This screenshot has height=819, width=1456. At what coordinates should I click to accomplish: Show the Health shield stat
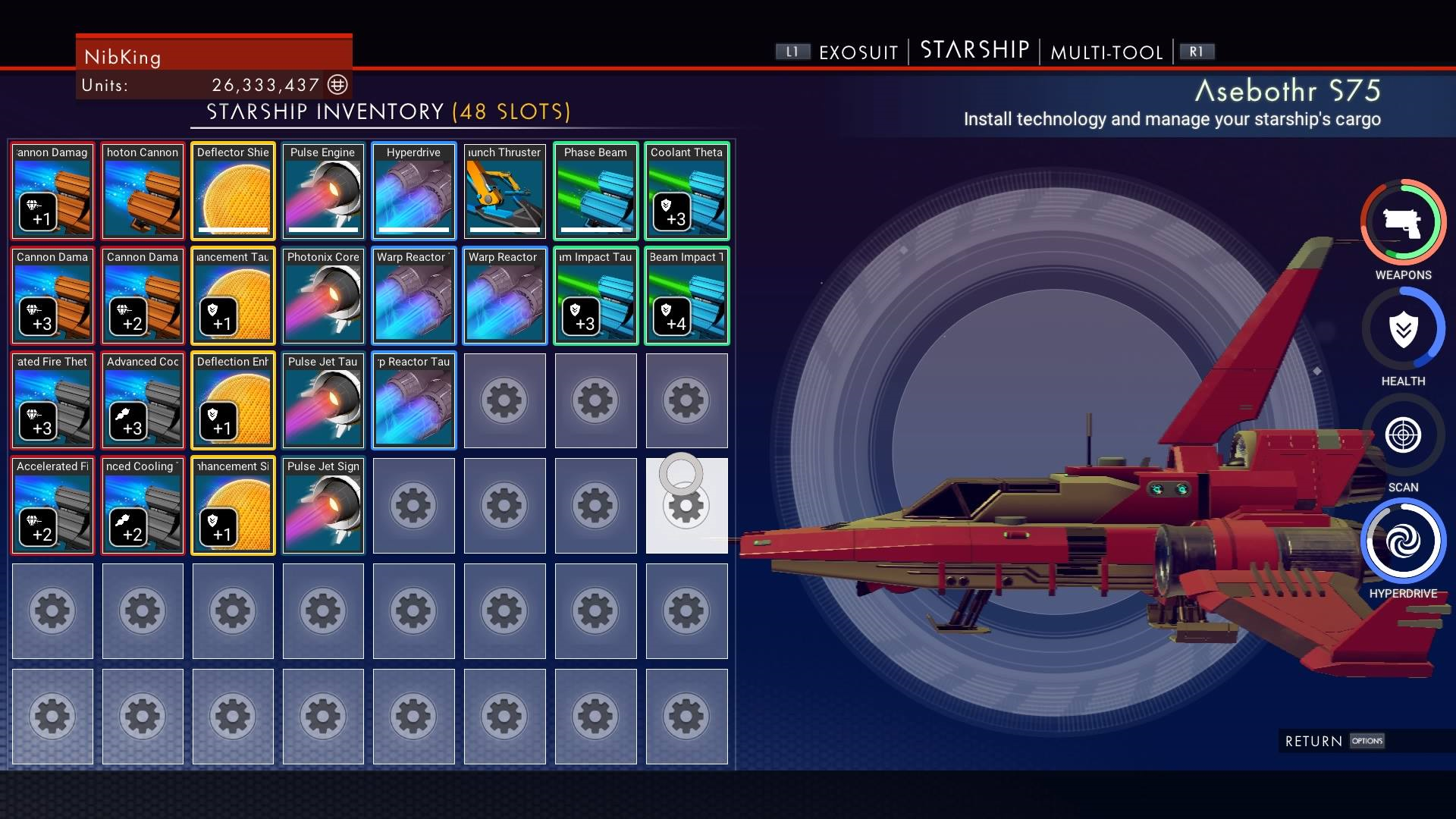(x=1403, y=329)
